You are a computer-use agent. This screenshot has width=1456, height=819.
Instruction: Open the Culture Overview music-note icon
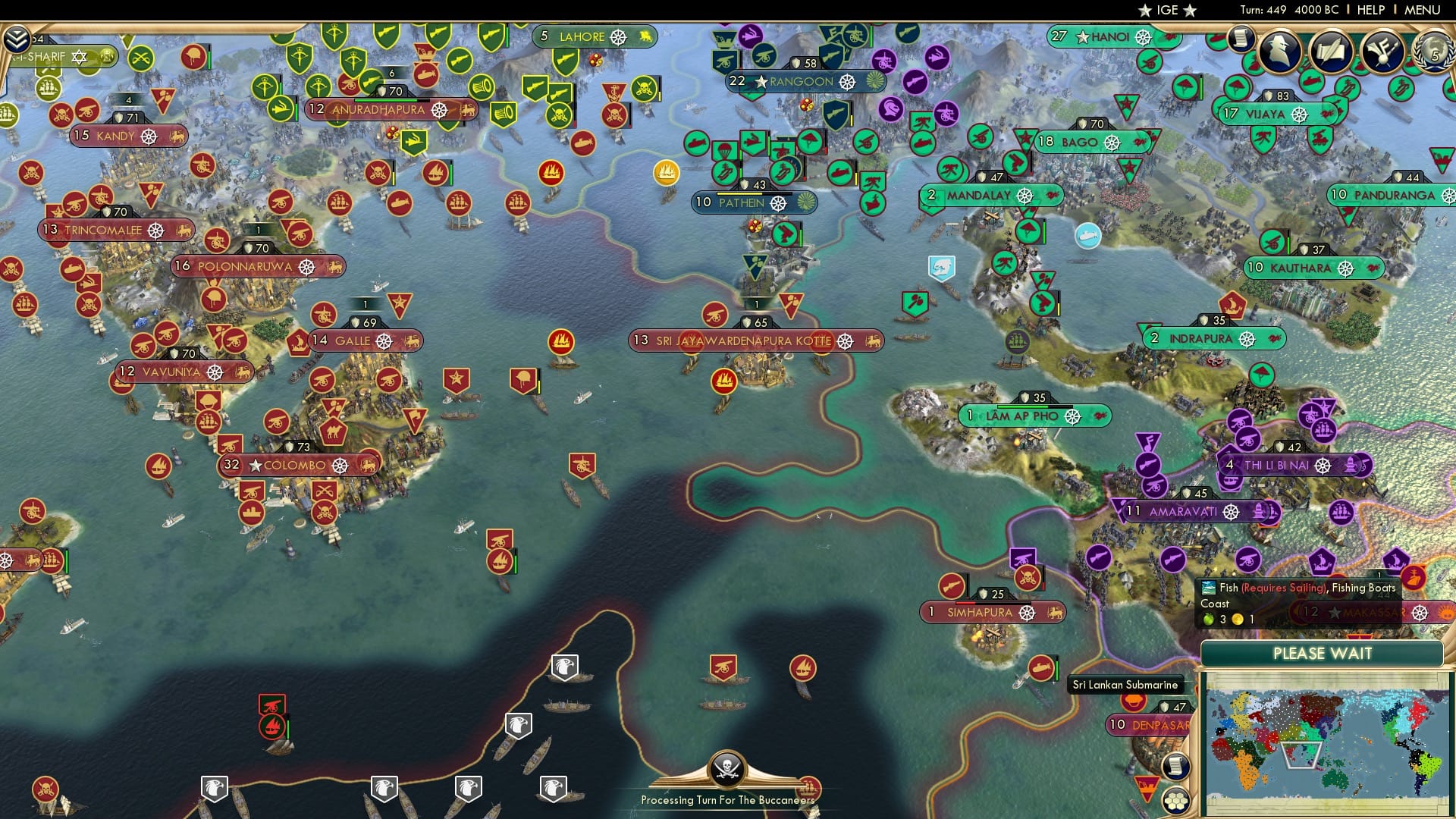click(x=1382, y=49)
